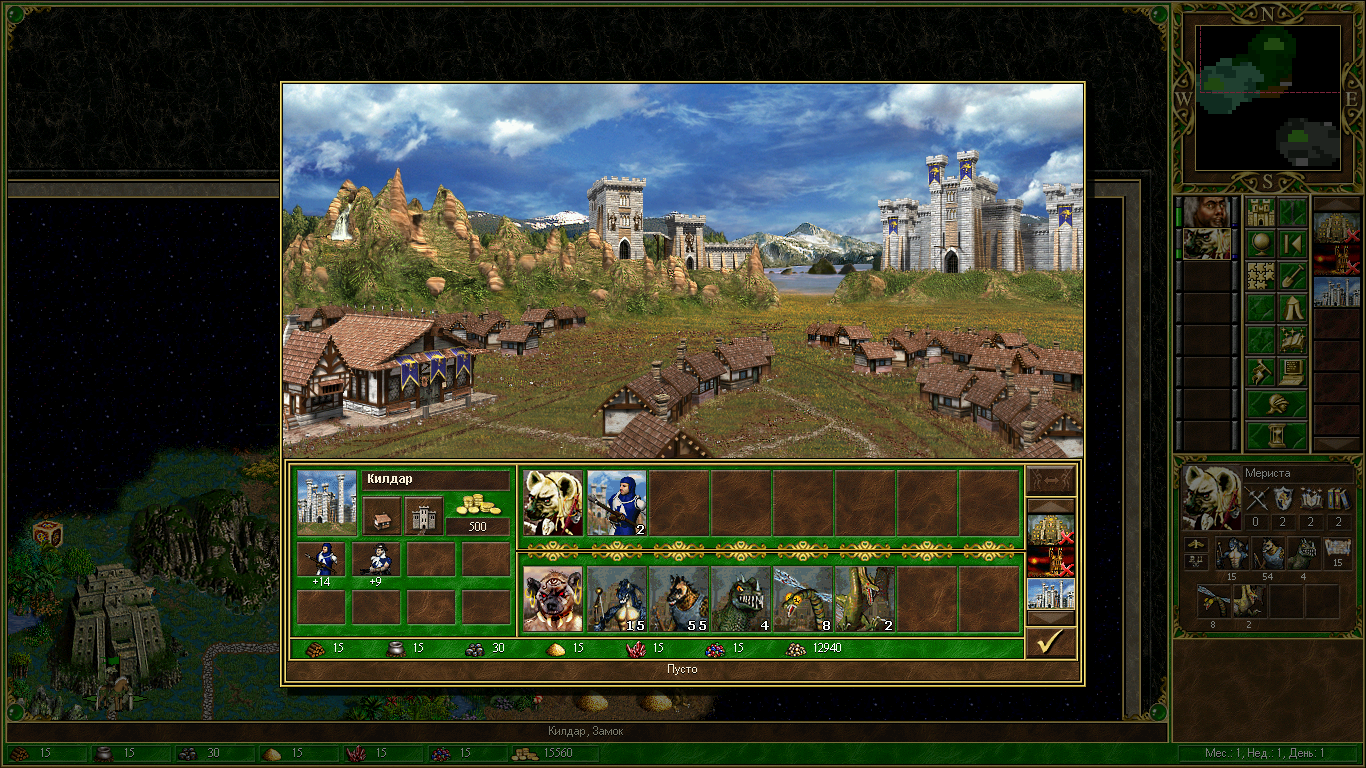Select the Kildar castle portrait
This screenshot has height=768, width=1366.
(327, 503)
